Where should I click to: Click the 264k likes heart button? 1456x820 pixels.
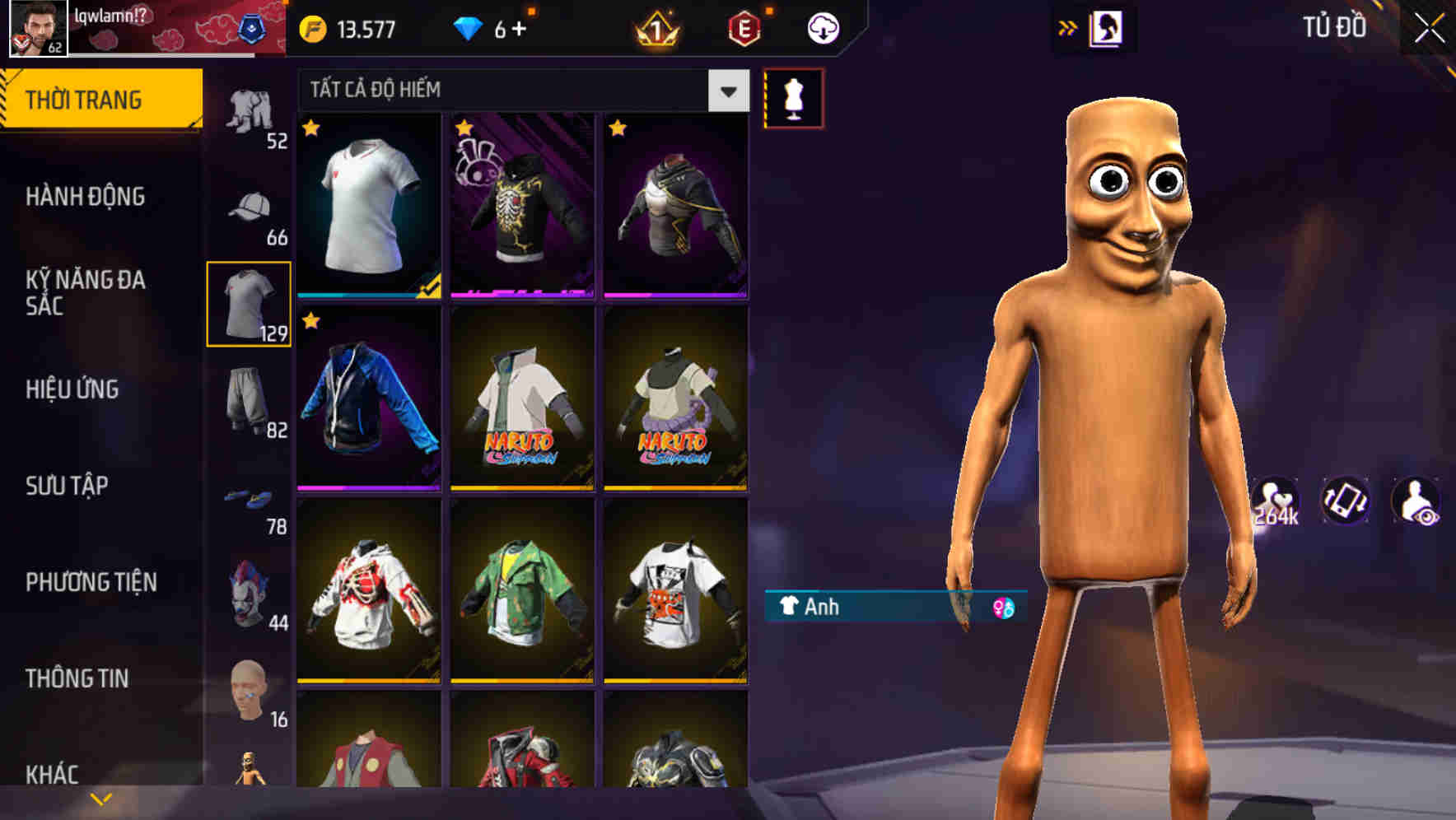tap(1275, 501)
